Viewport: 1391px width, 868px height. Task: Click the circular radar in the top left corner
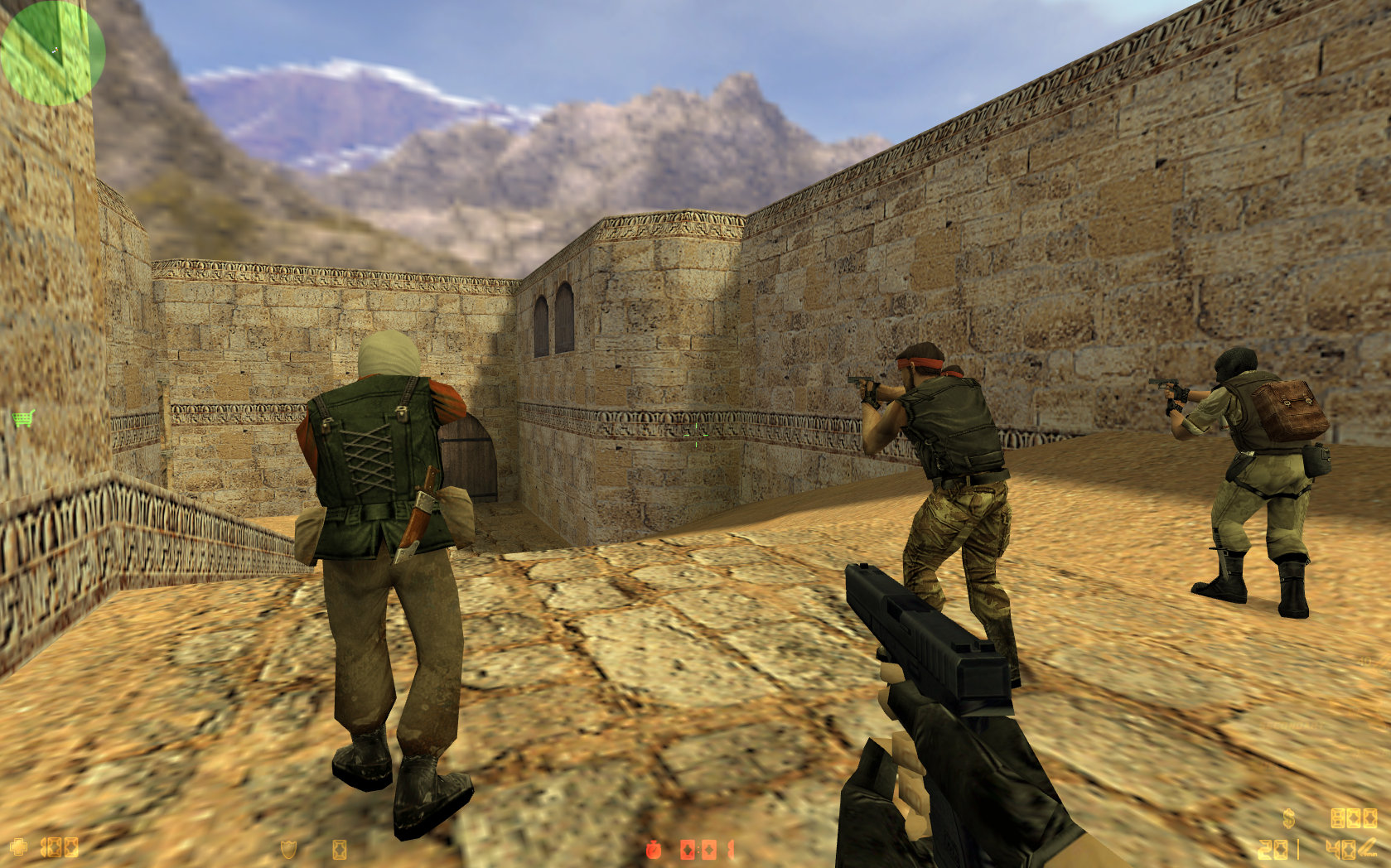[52, 52]
